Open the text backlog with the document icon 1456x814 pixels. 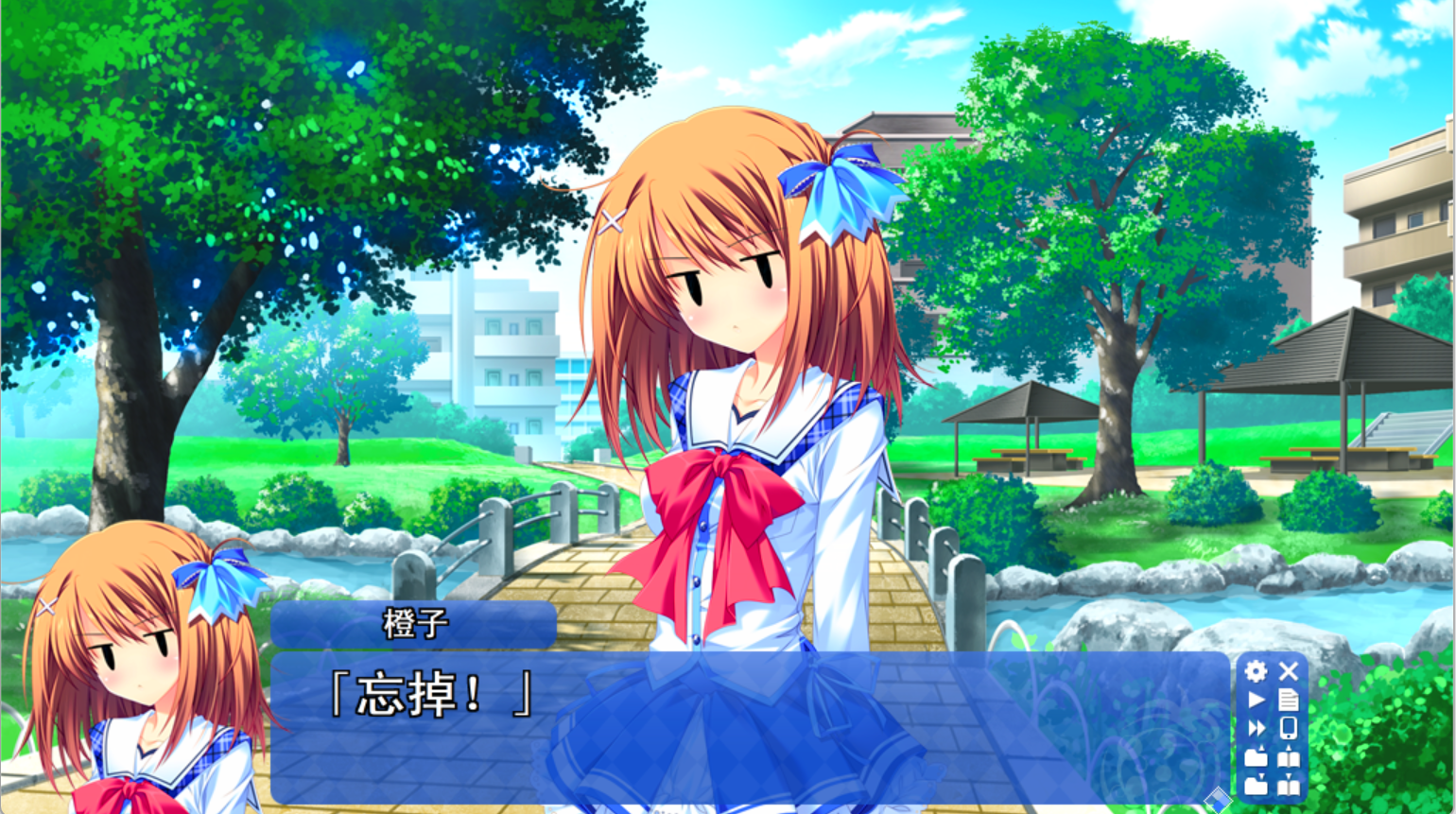(1289, 699)
